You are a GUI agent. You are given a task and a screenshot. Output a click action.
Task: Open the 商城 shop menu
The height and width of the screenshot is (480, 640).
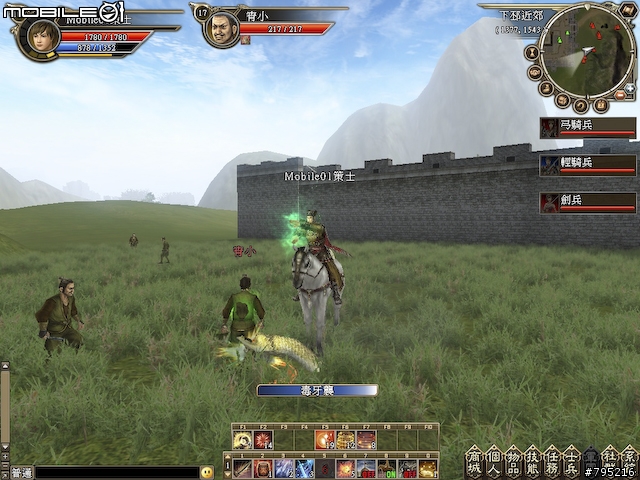click(x=474, y=460)
